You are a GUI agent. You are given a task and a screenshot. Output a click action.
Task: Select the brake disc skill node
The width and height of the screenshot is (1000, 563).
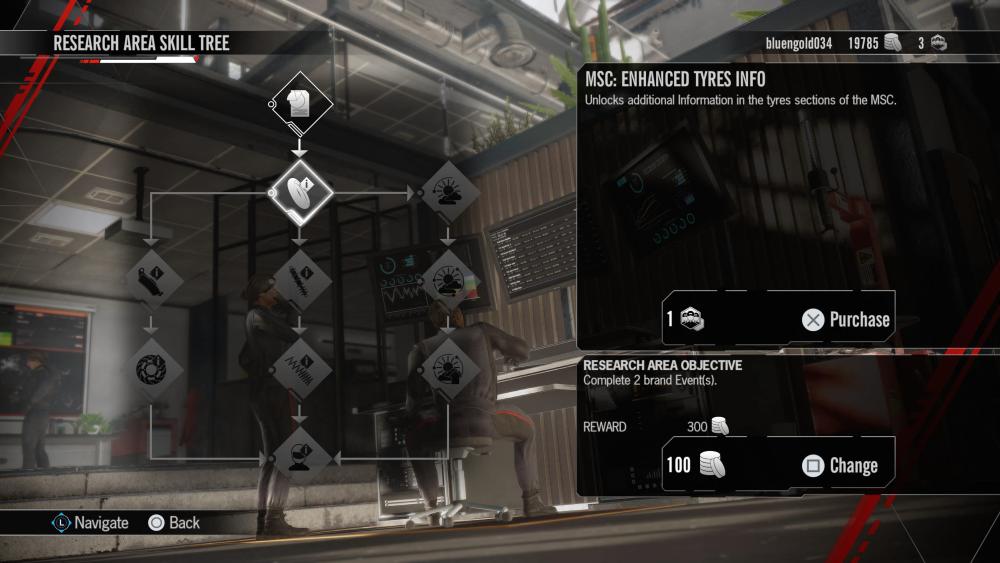click(151, 368)
